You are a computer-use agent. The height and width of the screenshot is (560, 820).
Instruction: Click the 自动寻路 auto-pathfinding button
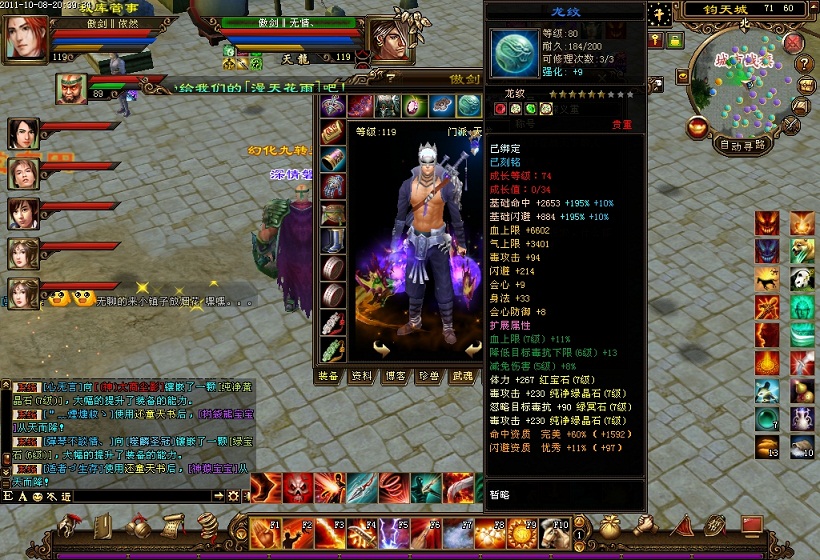click(x=744, y=145)
